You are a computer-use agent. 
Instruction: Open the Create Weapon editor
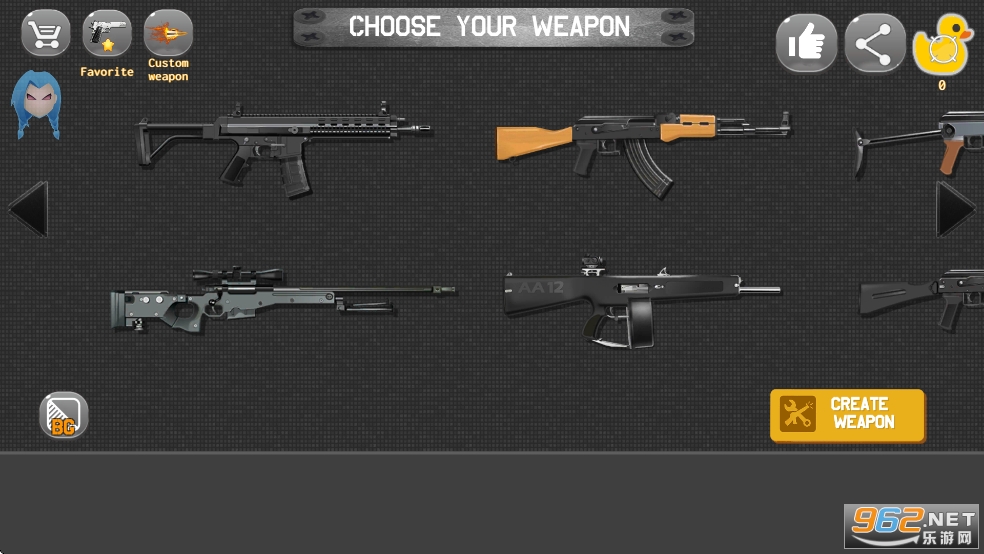847,415
